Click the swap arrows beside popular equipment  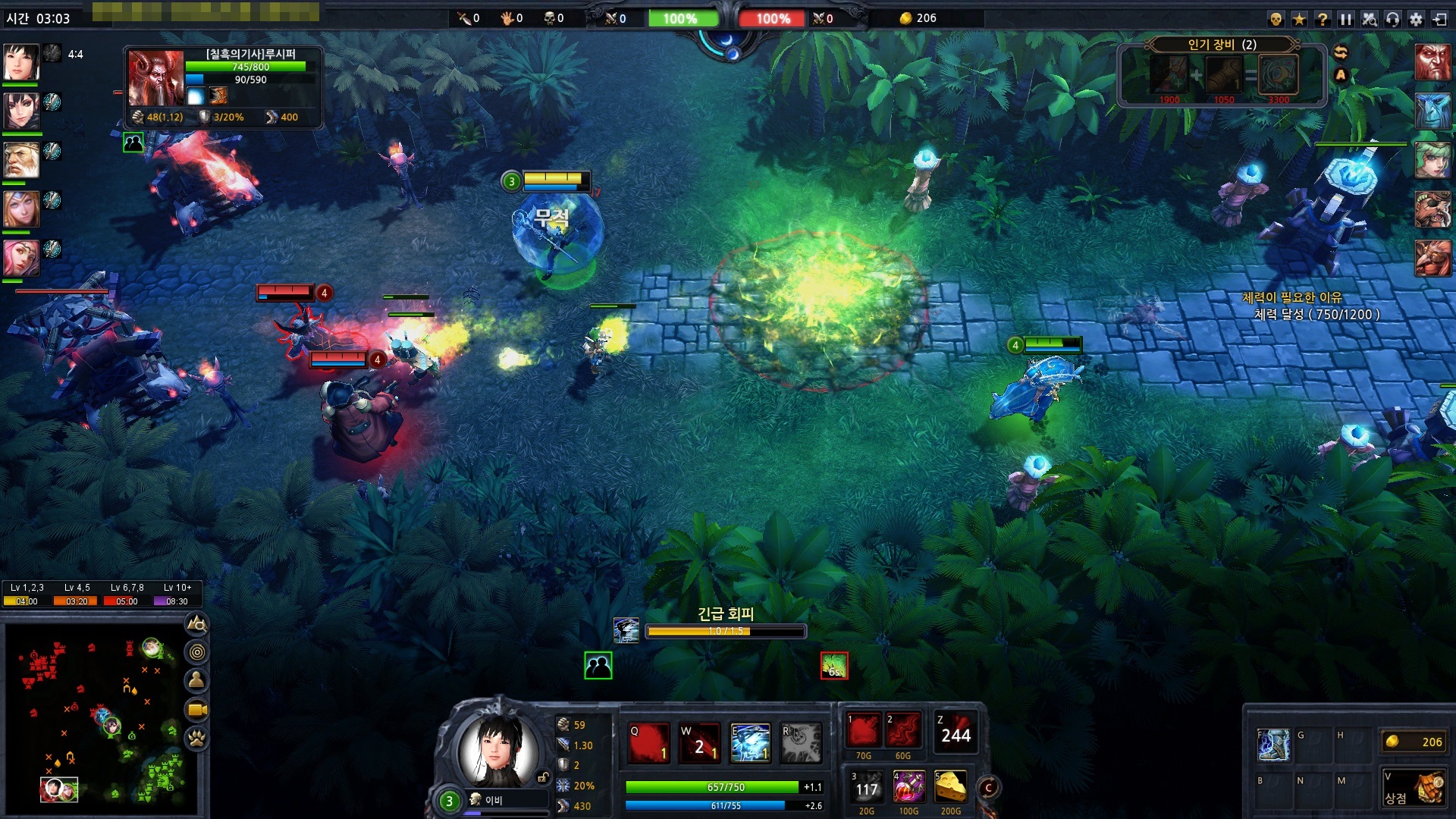coord(1341,52)
